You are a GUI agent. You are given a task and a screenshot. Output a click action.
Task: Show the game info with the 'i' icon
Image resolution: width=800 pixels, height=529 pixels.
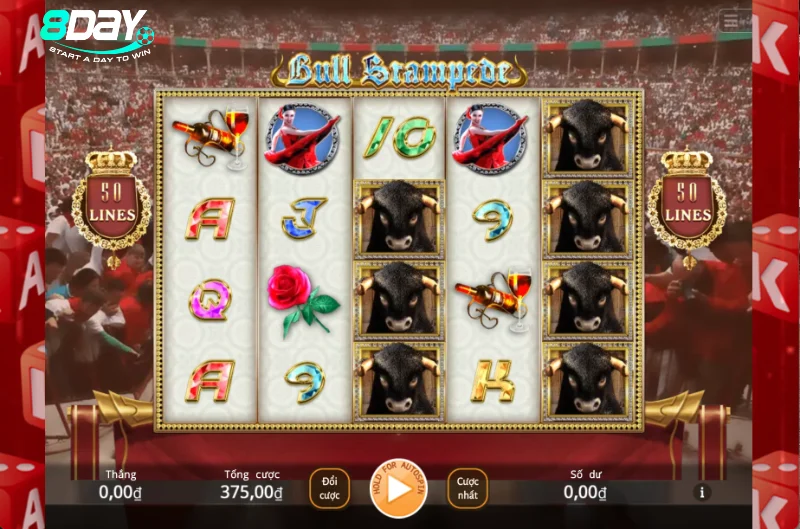[702, 492]
